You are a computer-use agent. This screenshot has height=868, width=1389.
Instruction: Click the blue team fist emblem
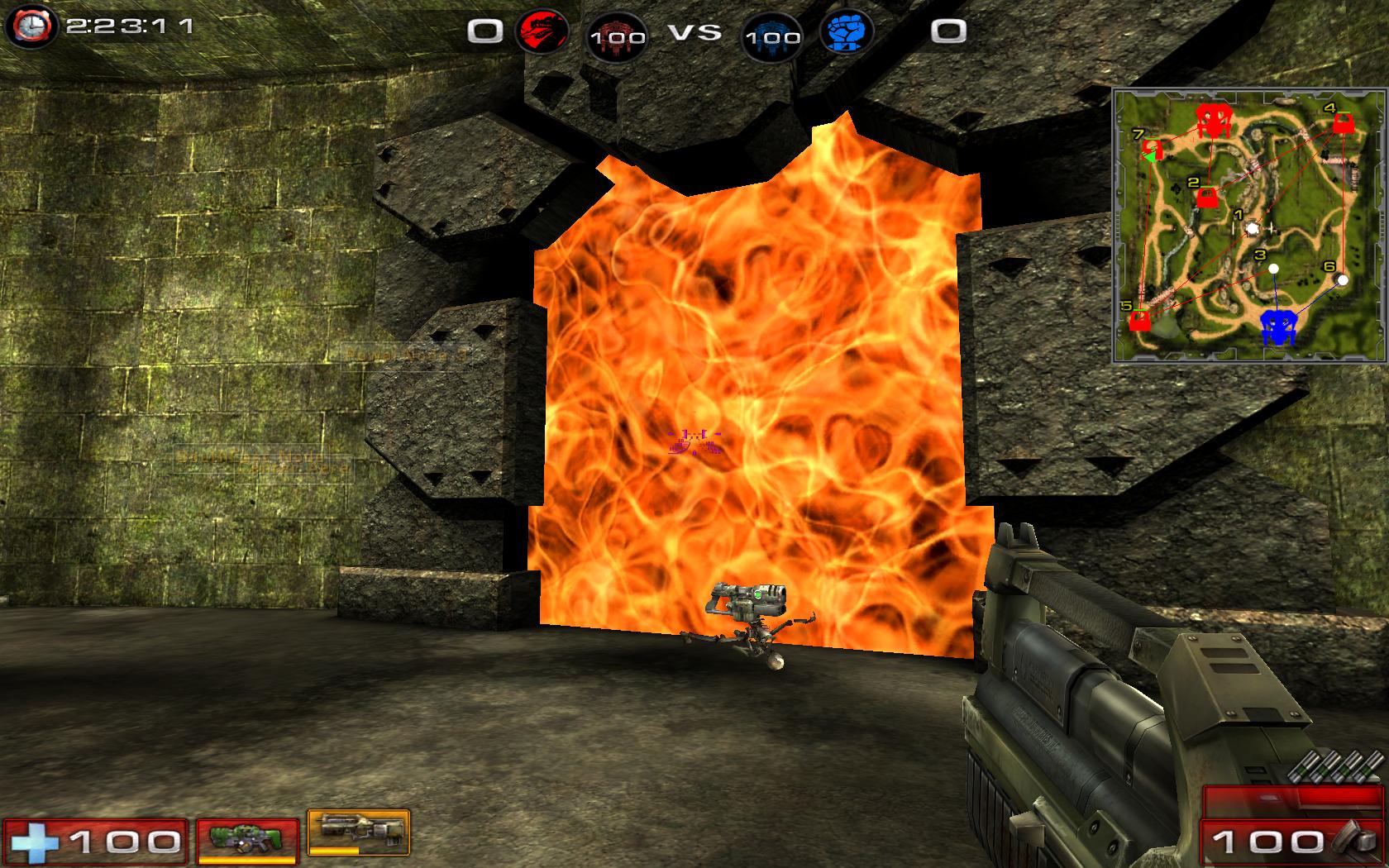[846, 31]
